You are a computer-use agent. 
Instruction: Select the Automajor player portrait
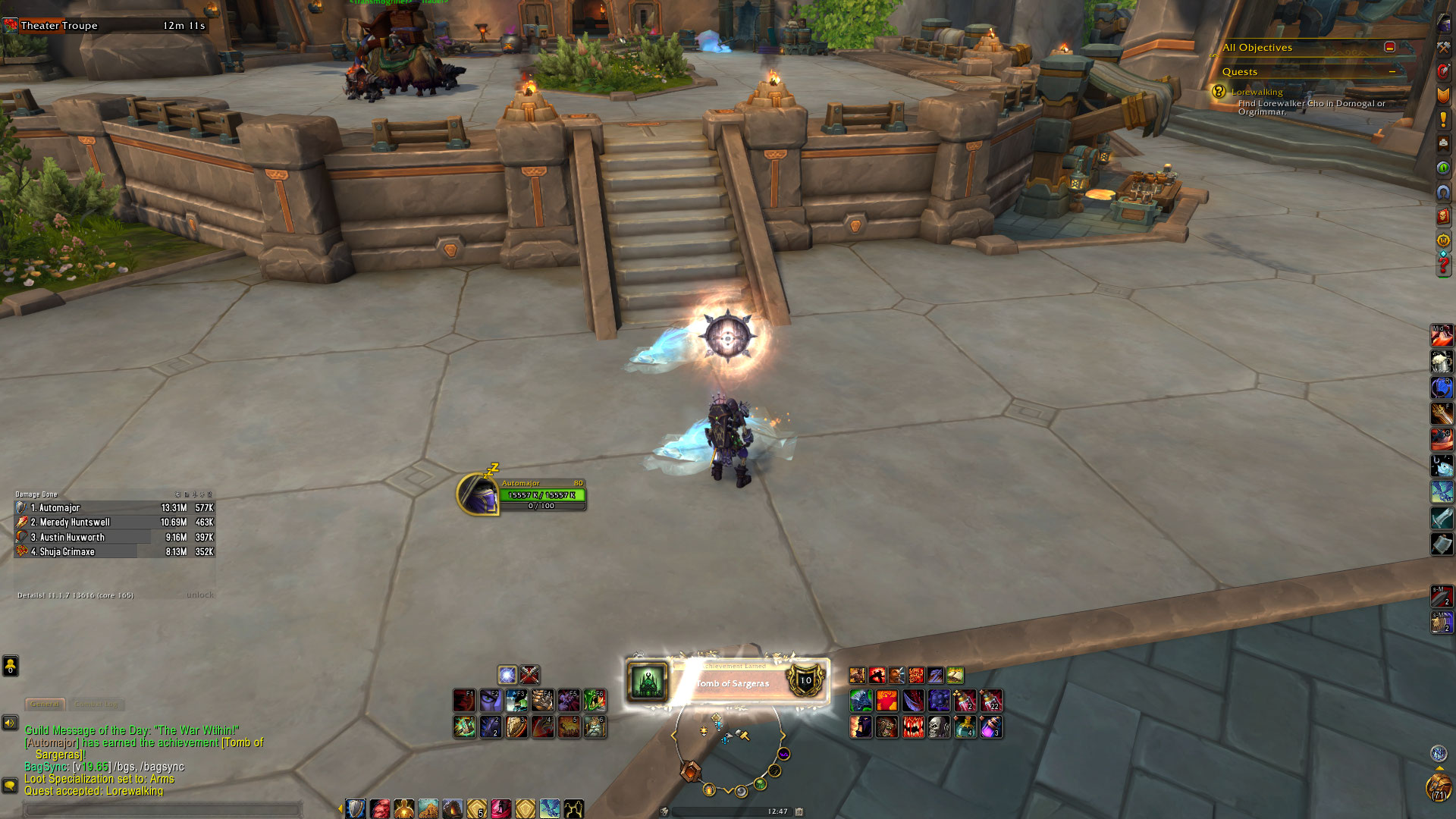[478, 494]
